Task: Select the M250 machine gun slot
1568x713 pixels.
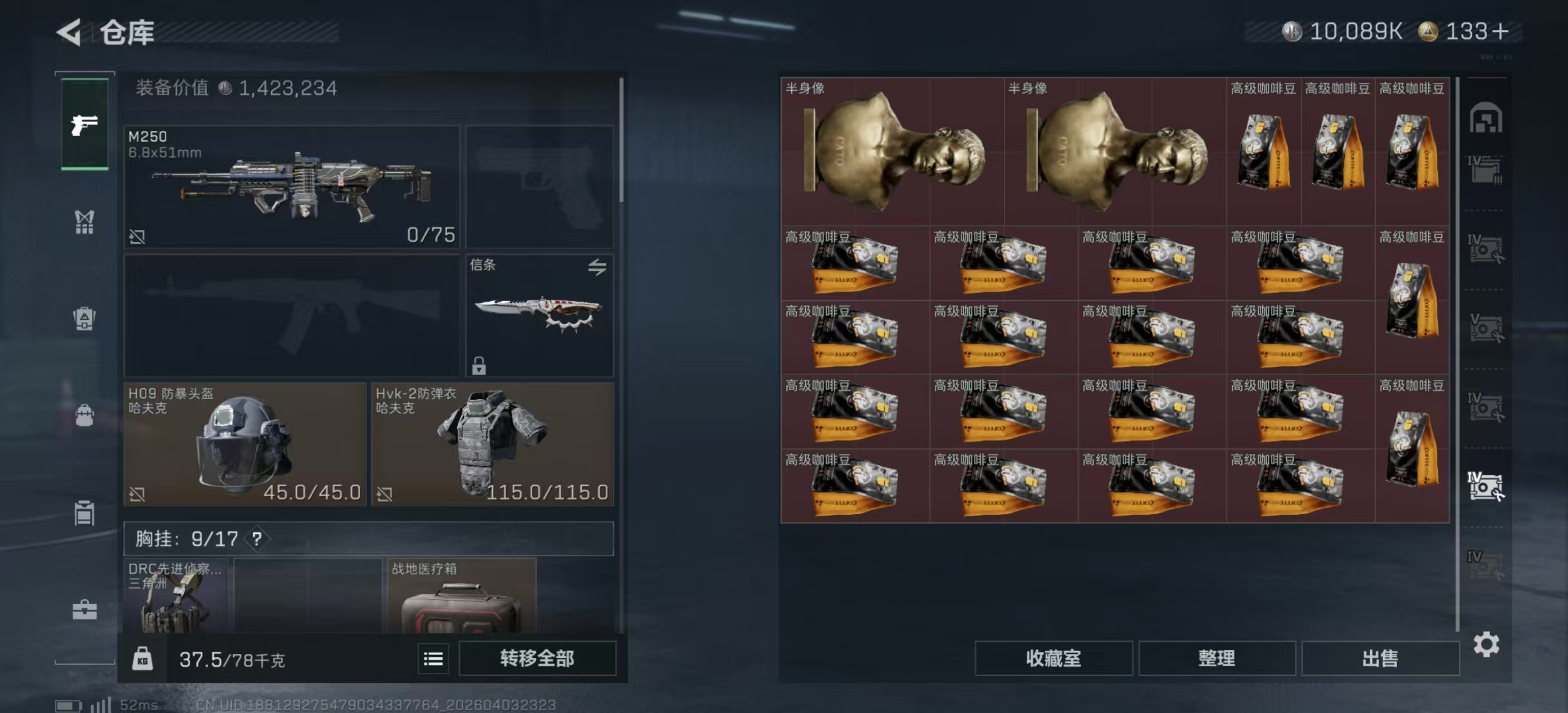Action: click(292, 186)
